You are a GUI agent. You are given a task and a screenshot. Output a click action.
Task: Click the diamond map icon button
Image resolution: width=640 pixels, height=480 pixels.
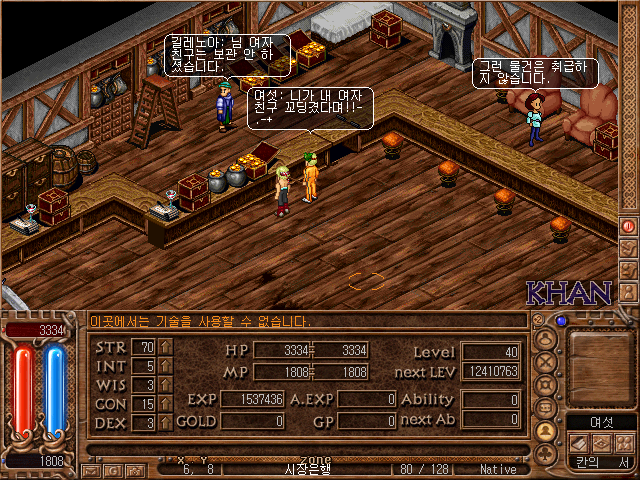601,442
